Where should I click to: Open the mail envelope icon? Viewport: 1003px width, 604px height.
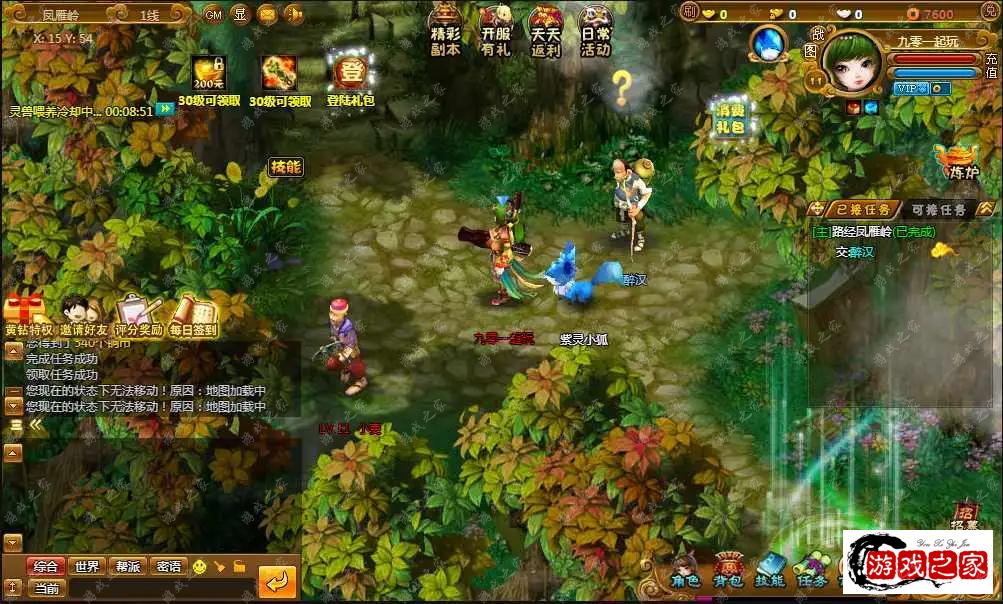(x=267, y=14)
